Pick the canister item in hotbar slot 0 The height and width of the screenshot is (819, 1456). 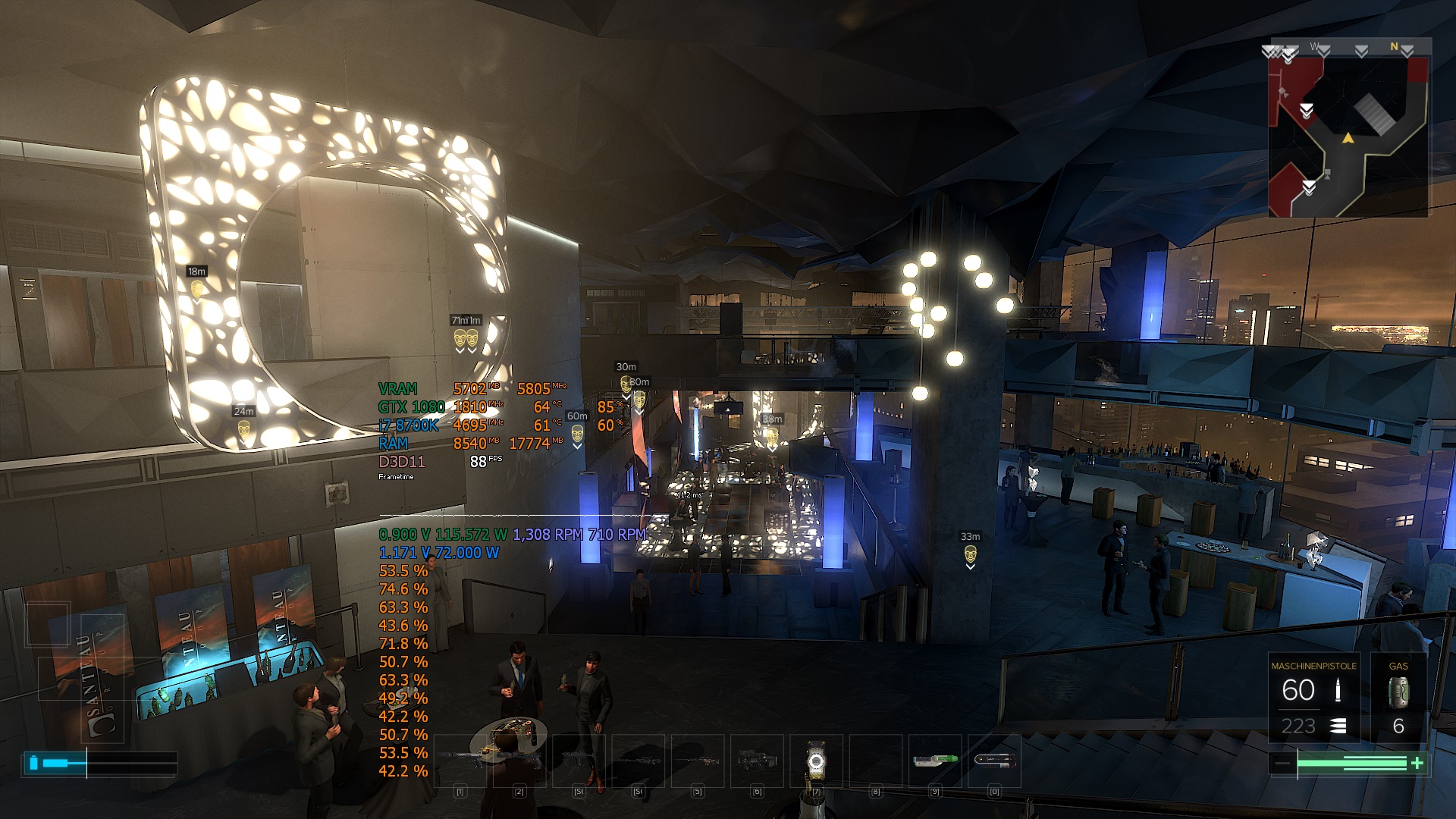pyautogui.click(x=993, y=759)
